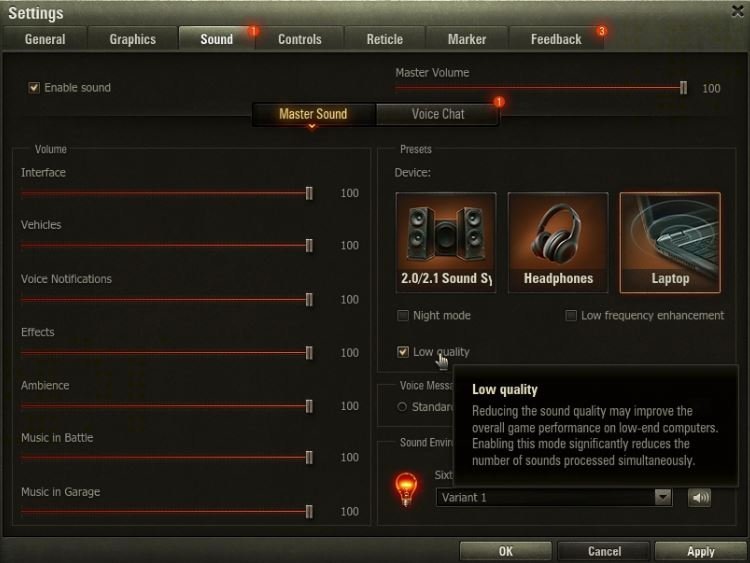The width and height of the screenshot is (750, 563).
Task: Show the Voice Chat sub-tab
Action: (x=438, y=114)
